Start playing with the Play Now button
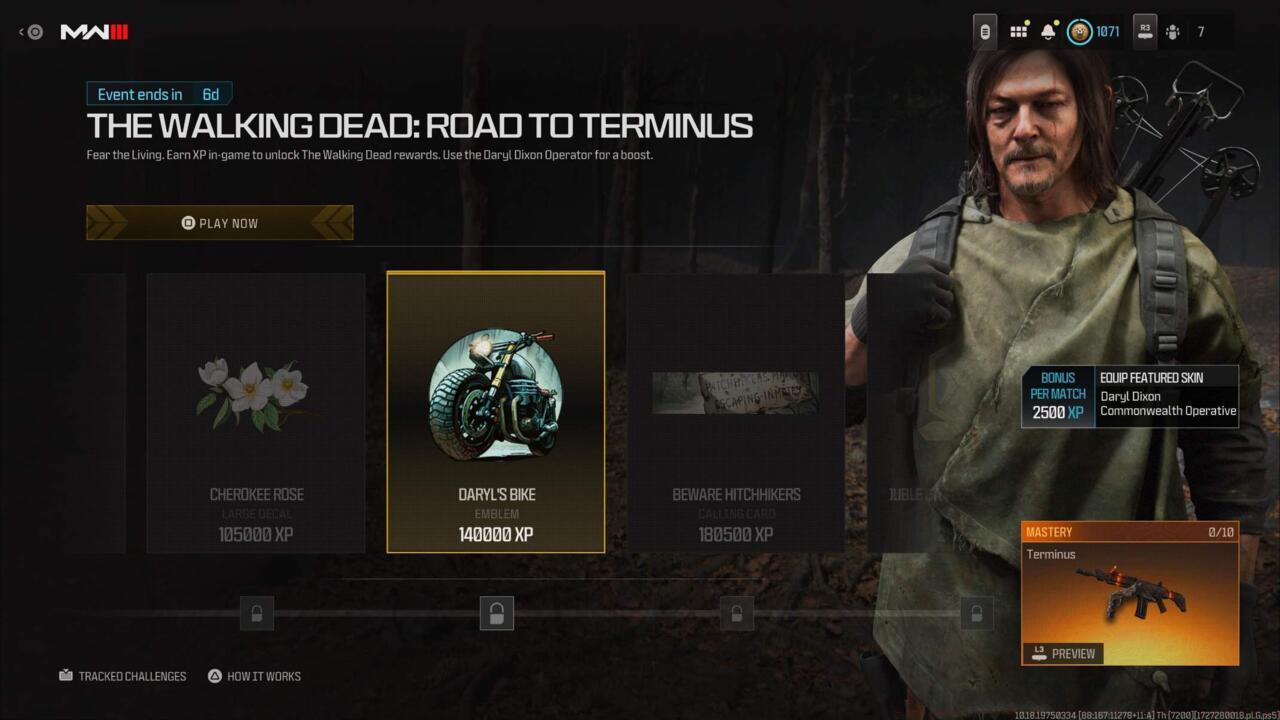The width and height of the screenshot is (1280, 720). [x=219, y=223]
